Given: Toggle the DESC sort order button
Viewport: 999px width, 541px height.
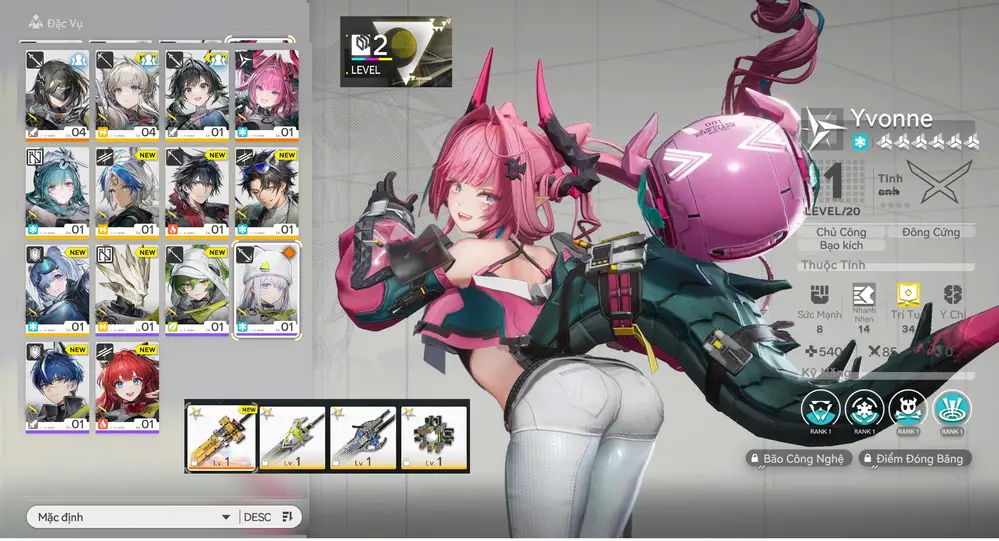Looking at the screenshot, I should (268, 517).
